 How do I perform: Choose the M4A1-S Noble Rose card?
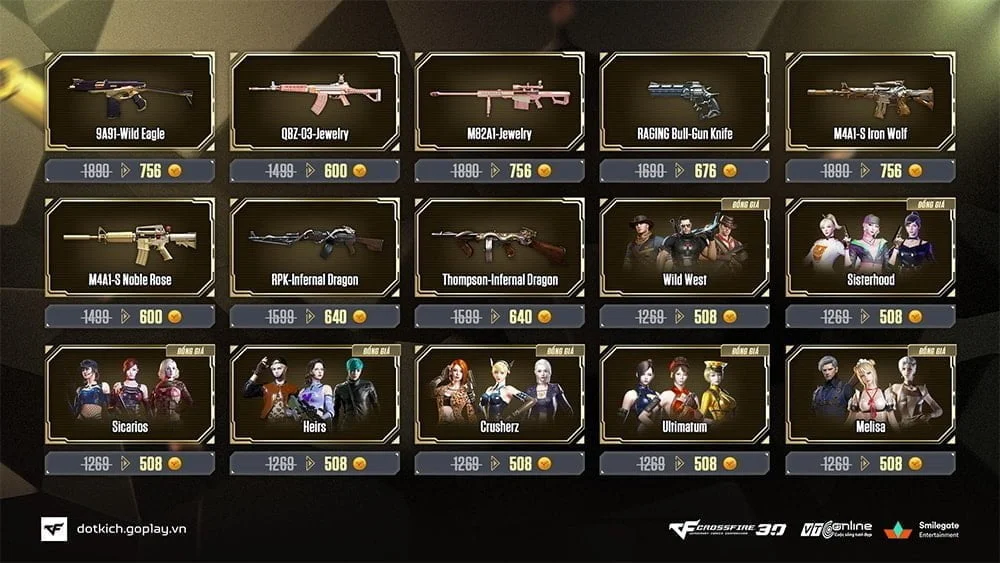[x=130, y=248]
